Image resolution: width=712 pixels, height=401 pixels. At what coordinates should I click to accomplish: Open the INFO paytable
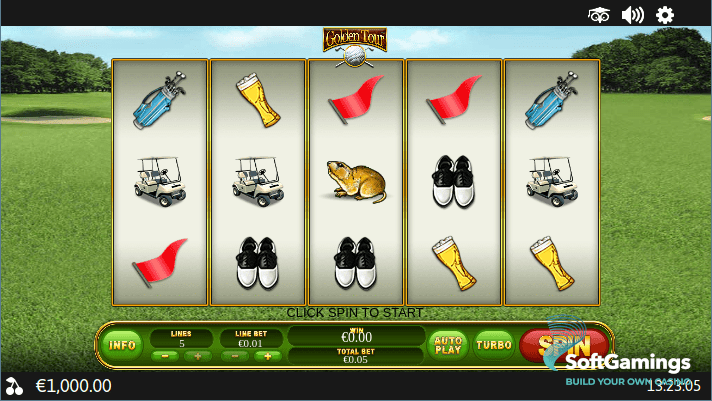tap(123, 345)
